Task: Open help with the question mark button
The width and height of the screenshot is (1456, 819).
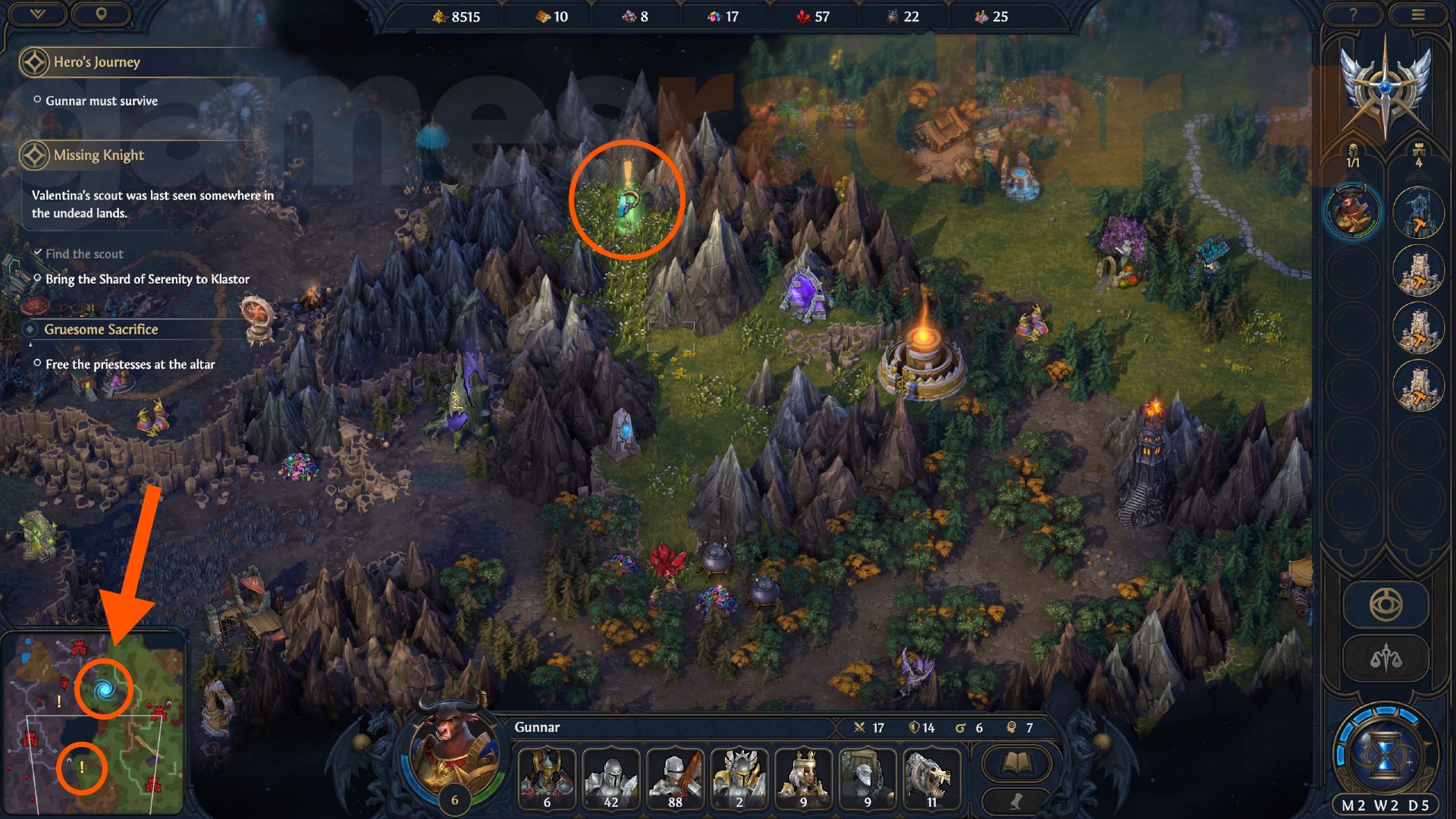Action: (x=1354, y=14)
